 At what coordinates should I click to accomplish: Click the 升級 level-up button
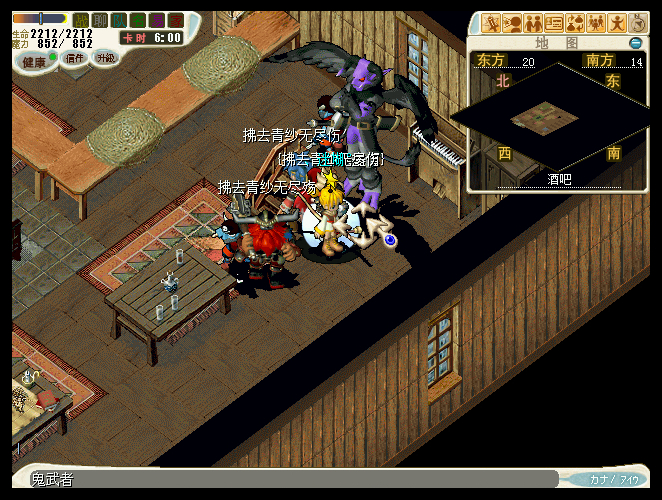105,59
